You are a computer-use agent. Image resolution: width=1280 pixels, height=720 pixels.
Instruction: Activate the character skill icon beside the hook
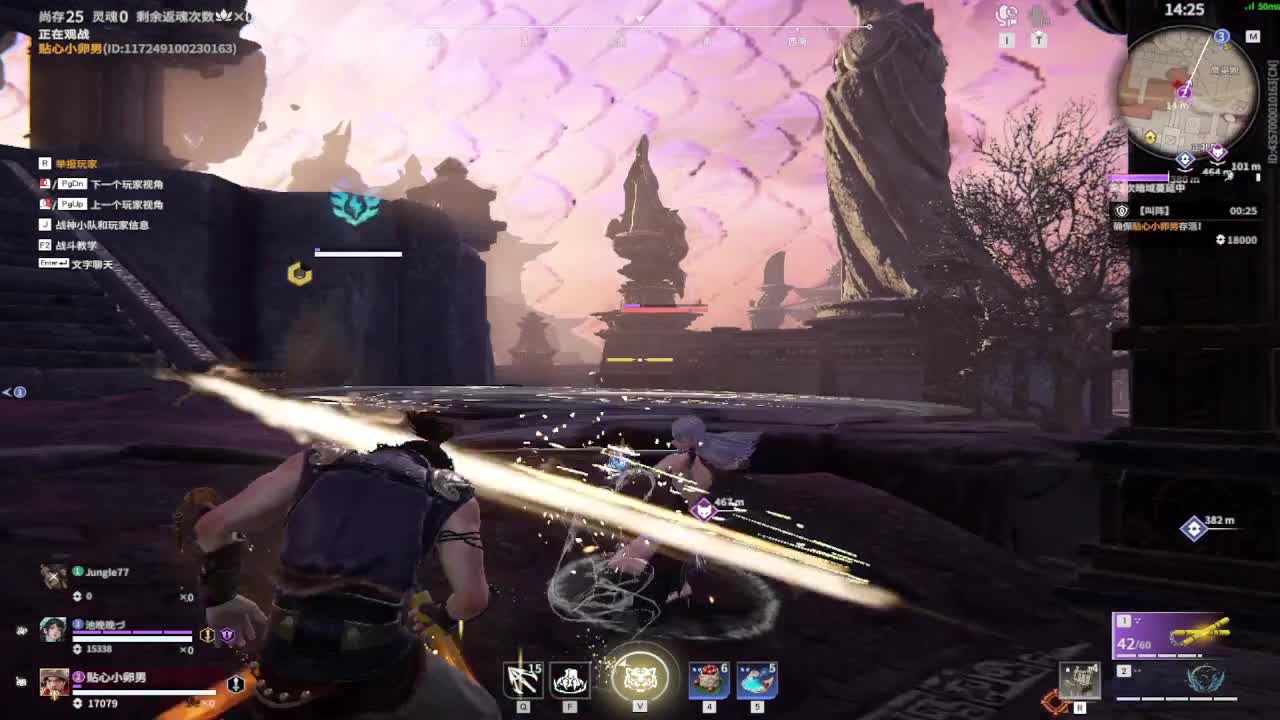[x=570, y=680]
